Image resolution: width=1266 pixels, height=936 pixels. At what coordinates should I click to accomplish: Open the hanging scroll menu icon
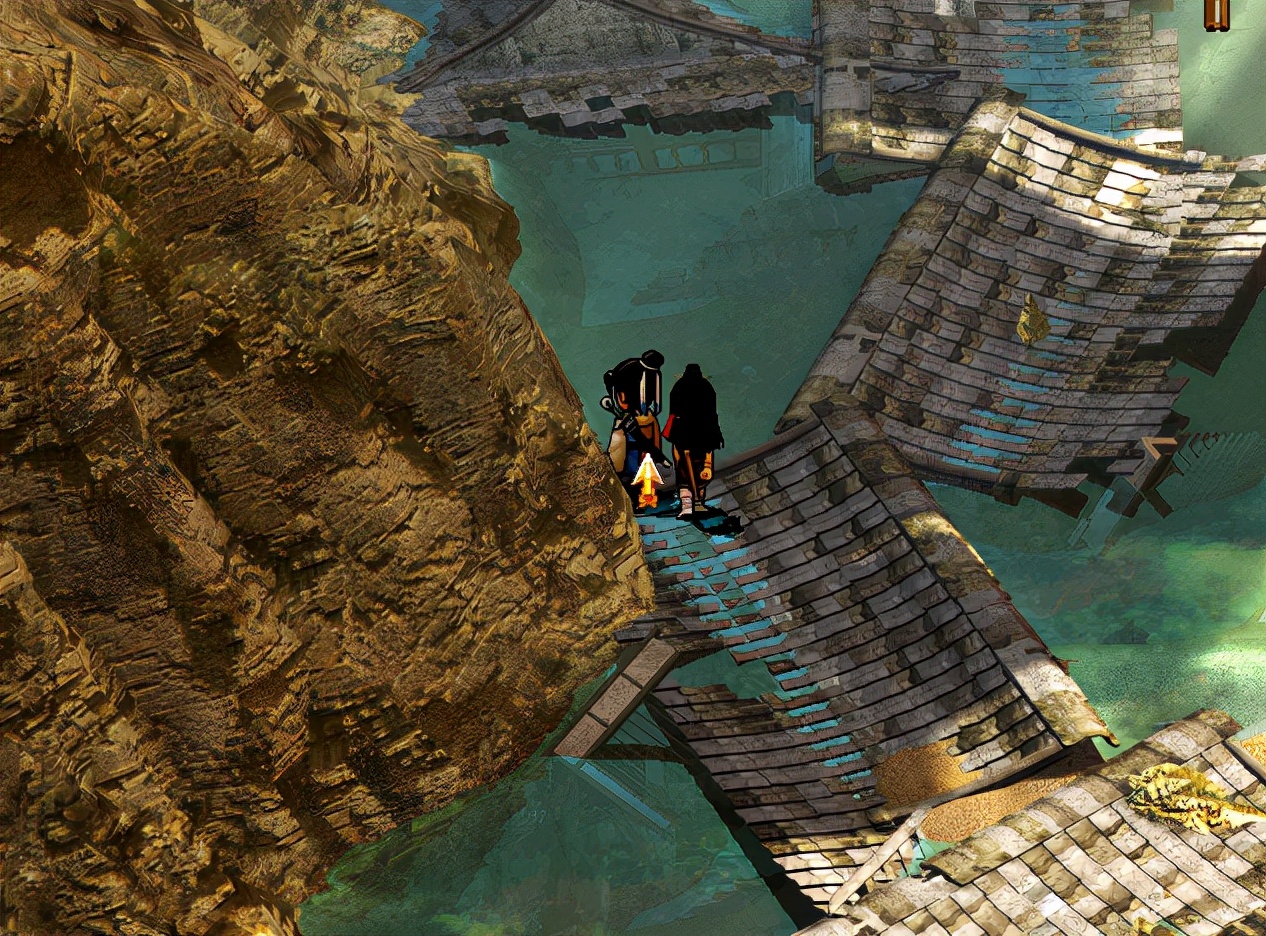[x=1215, y=14]
